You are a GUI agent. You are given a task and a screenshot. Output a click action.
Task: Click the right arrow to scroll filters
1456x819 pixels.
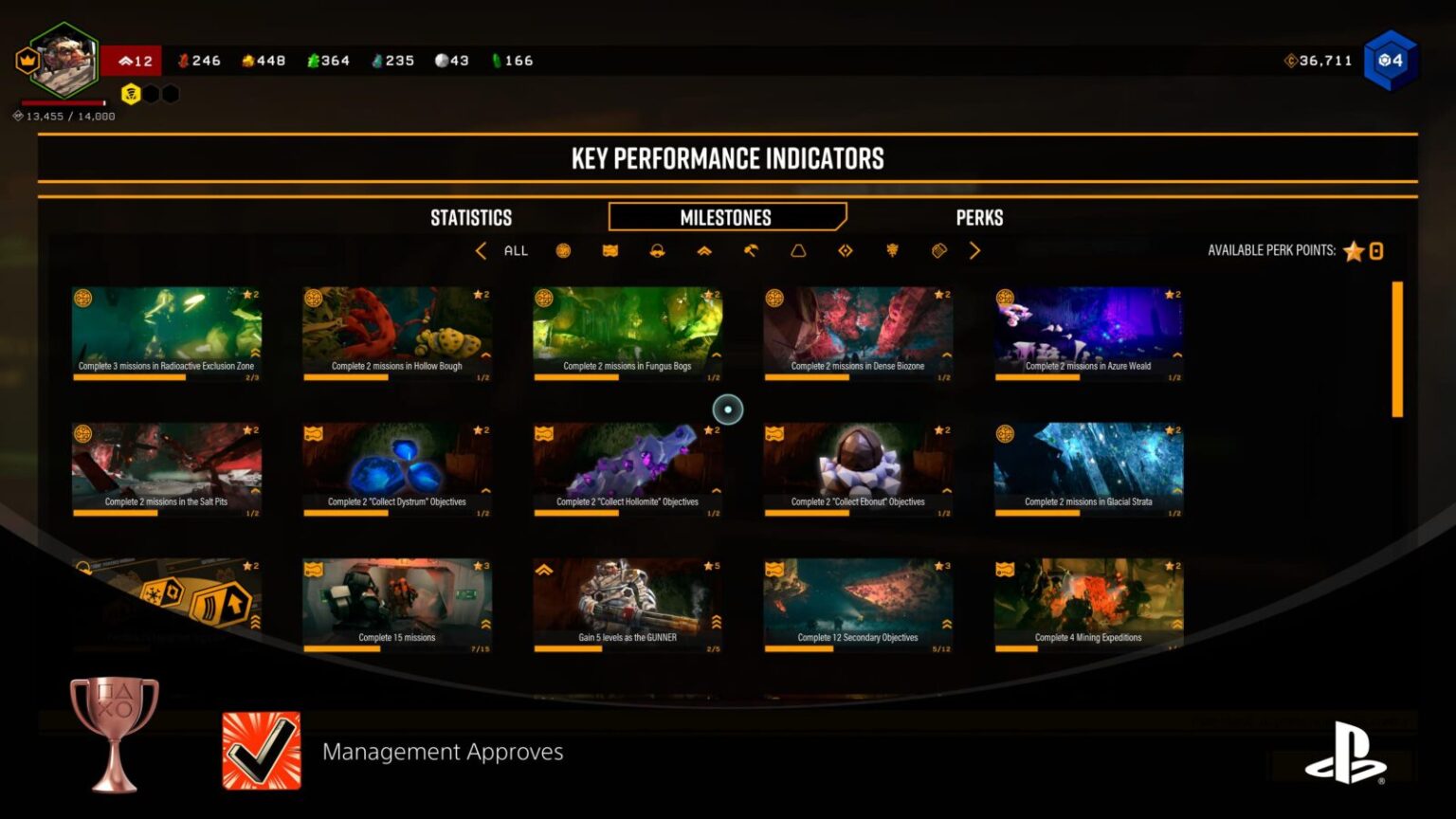pos(974,250)
